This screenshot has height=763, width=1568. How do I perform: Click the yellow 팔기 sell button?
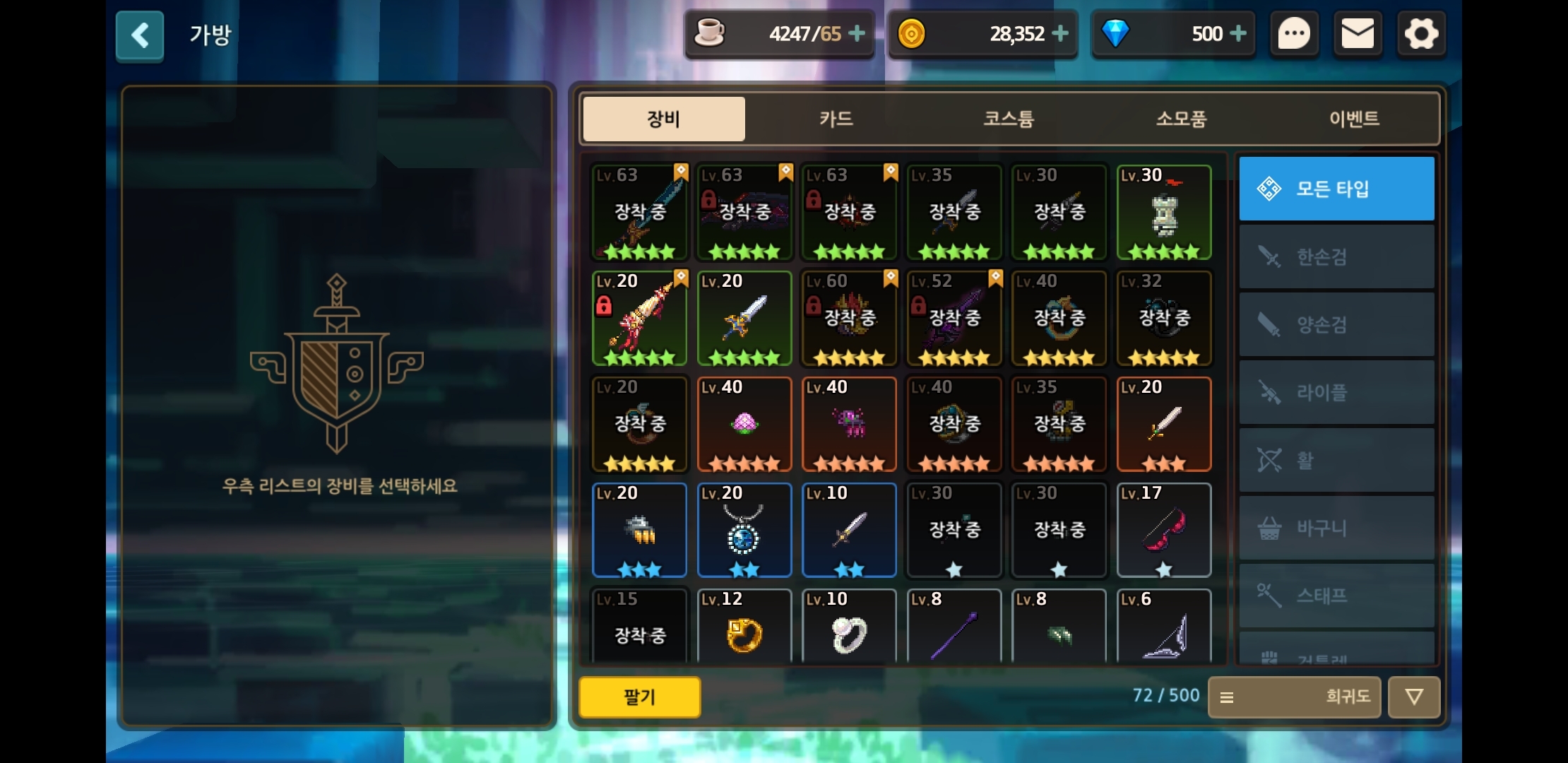tap(639, 697)
